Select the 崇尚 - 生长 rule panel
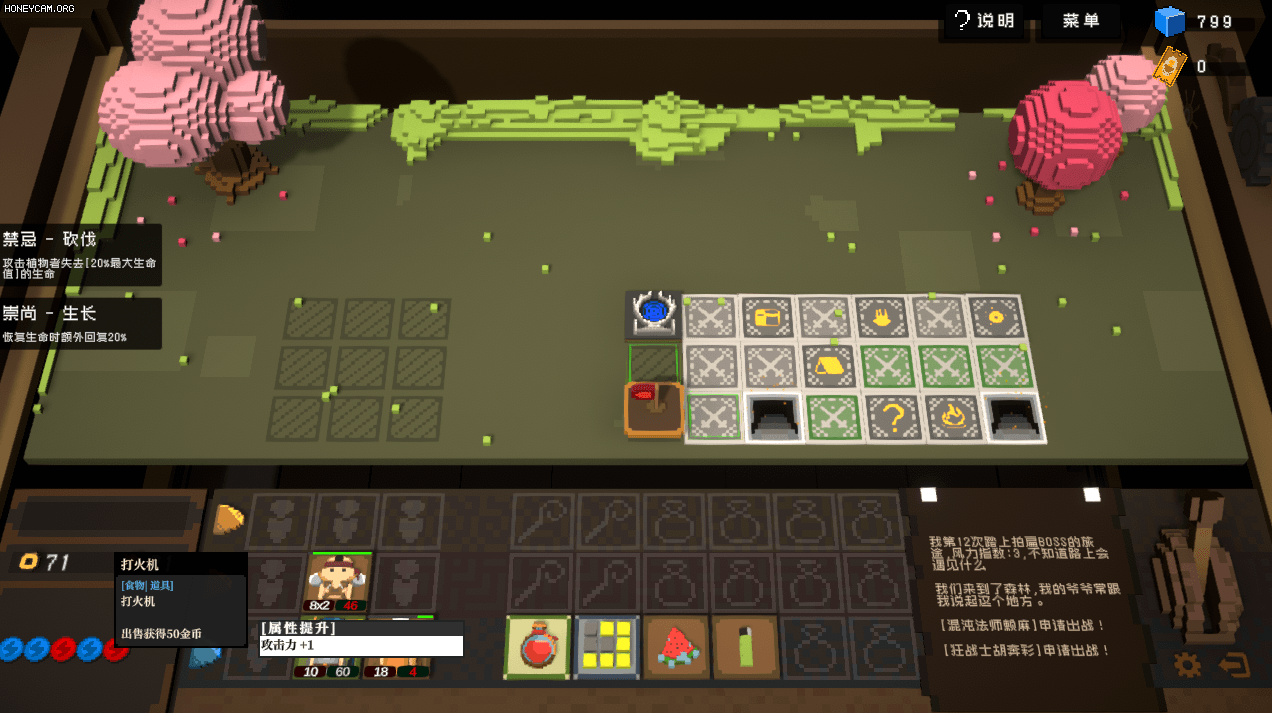 (80, 323)
